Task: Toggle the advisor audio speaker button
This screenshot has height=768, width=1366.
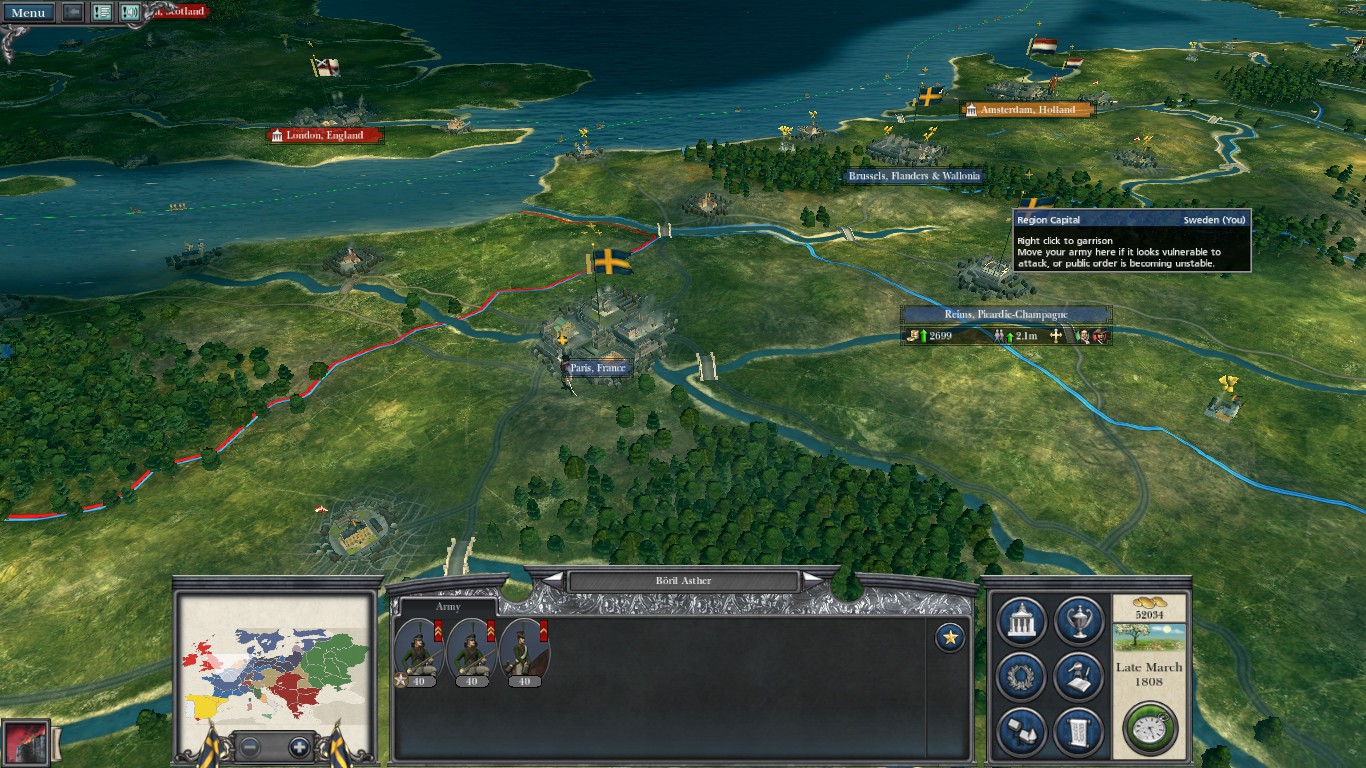Action: click(130, 12)
